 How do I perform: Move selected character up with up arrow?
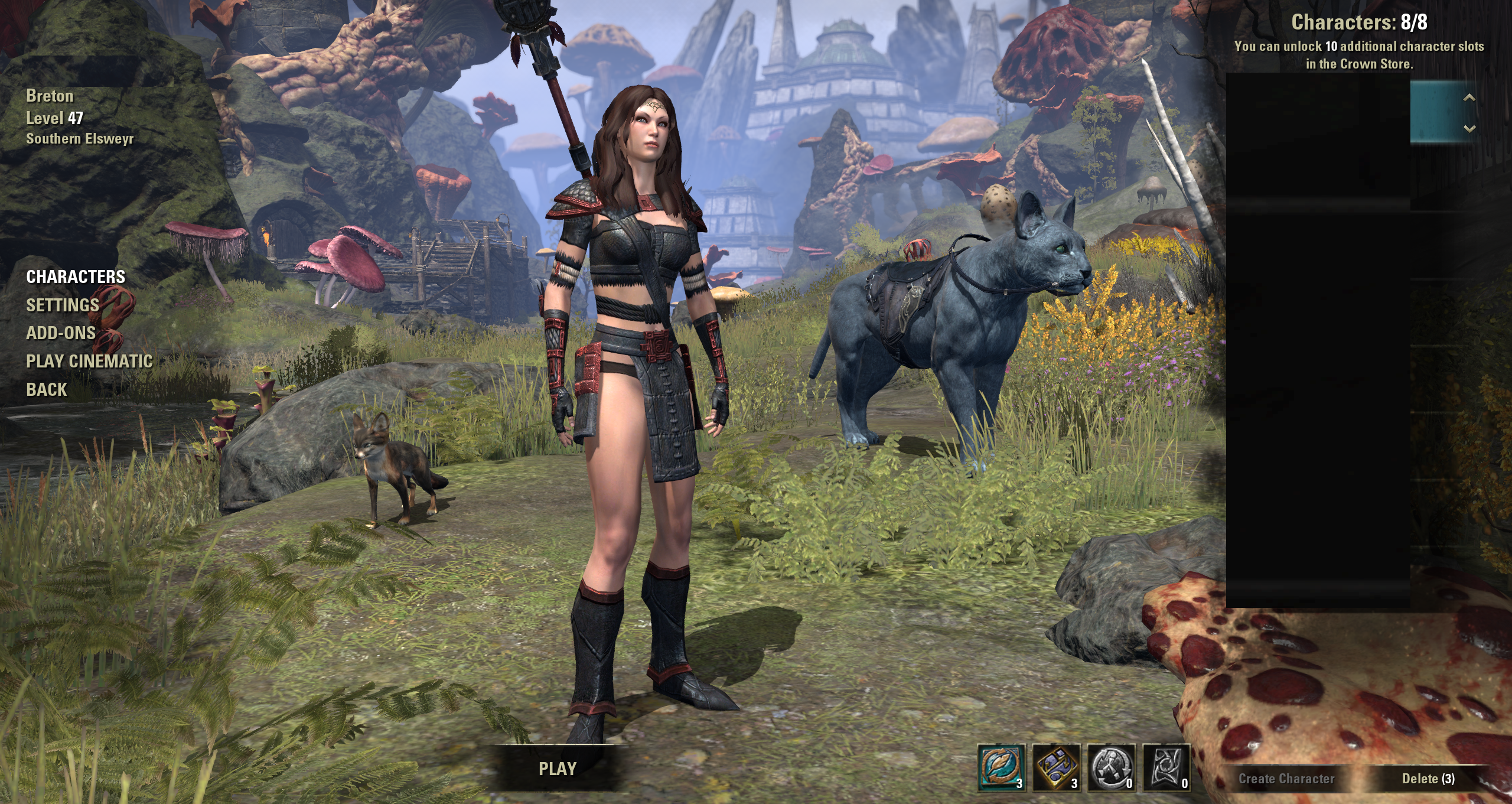click(1469, 97)
